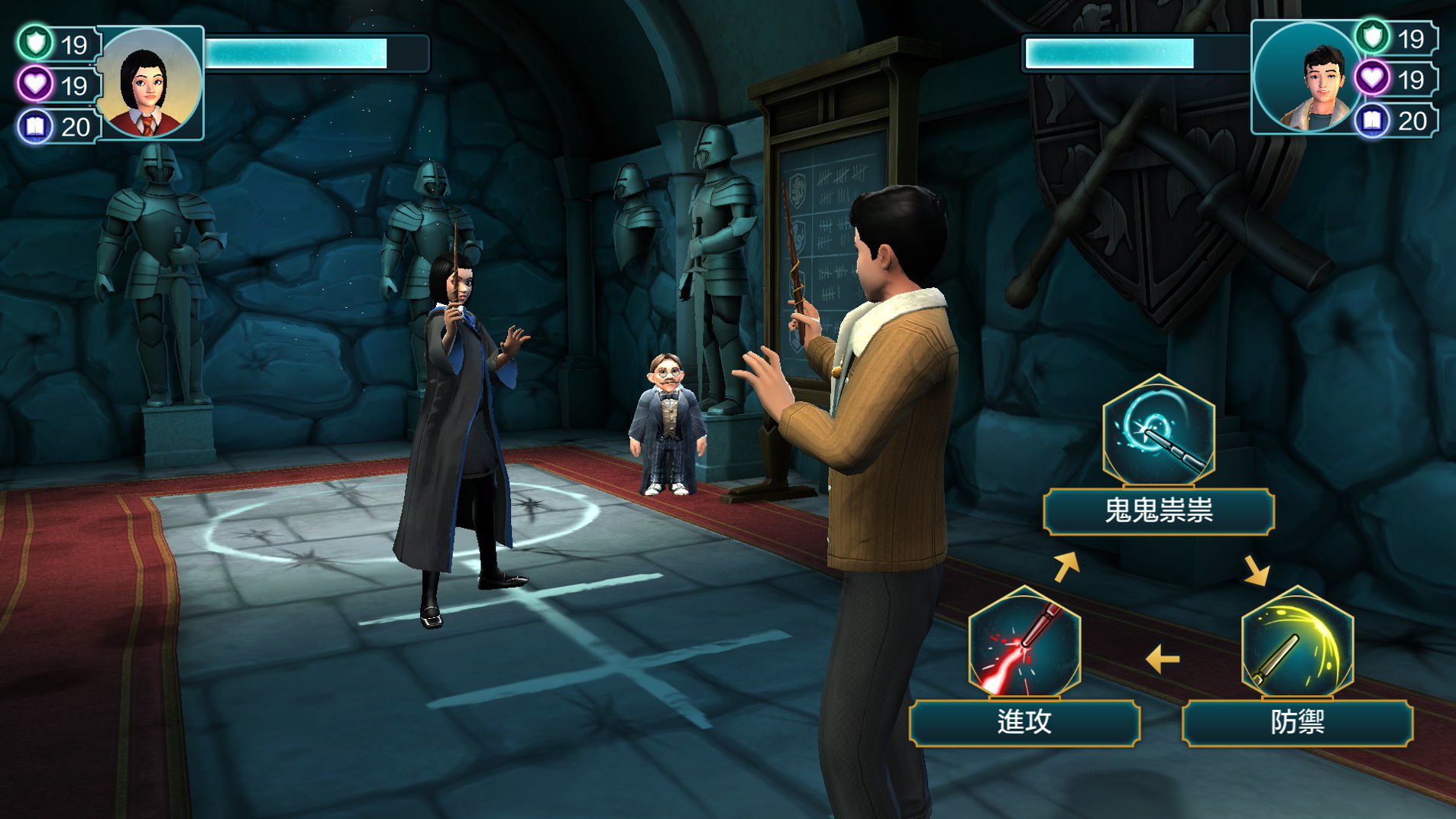Image resolution: width=1456 pixels, height=819 pixels.
Task: Choose the 鬼鬼祟祟 sneaky stance button
Action: [x=1158, y=511]
